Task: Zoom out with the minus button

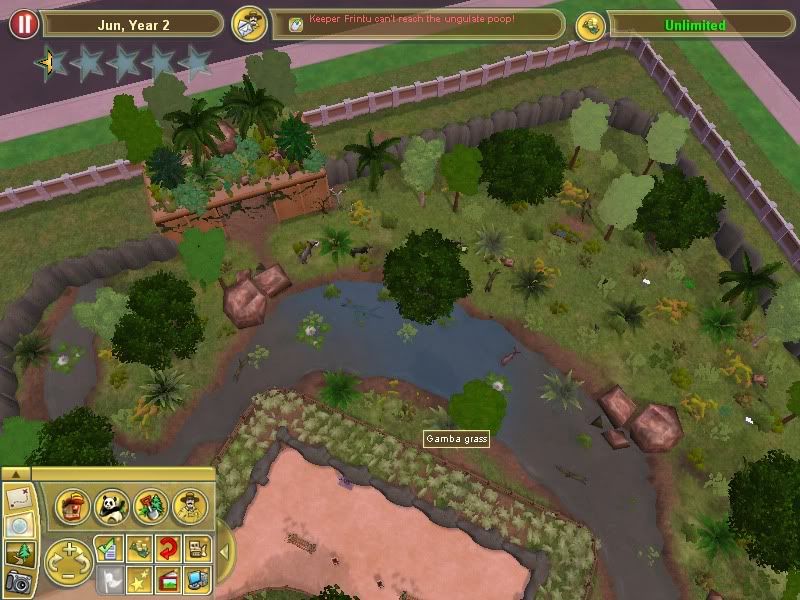Action: (68, 574)
